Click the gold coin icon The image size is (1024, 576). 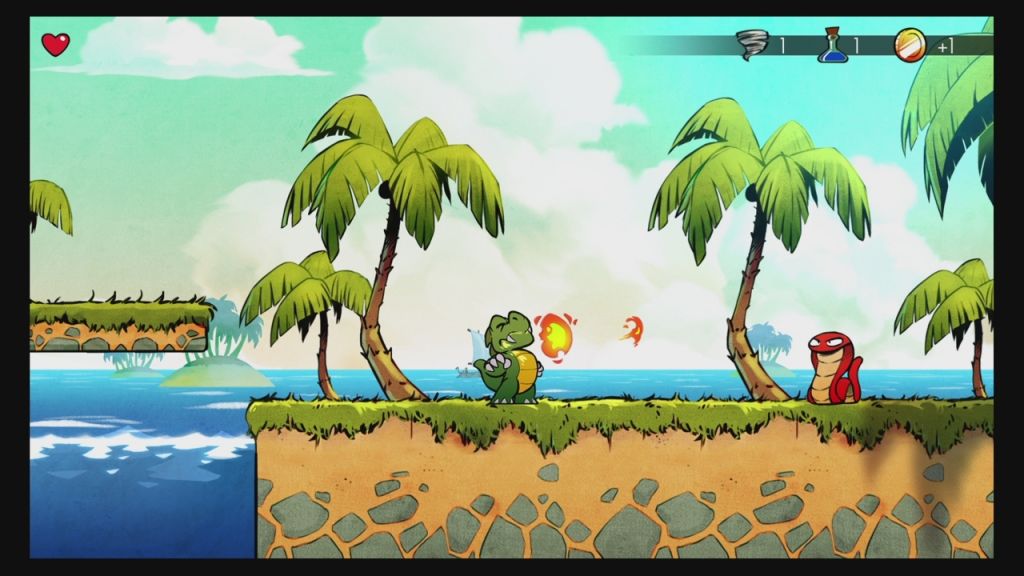[x=910, y=44]
